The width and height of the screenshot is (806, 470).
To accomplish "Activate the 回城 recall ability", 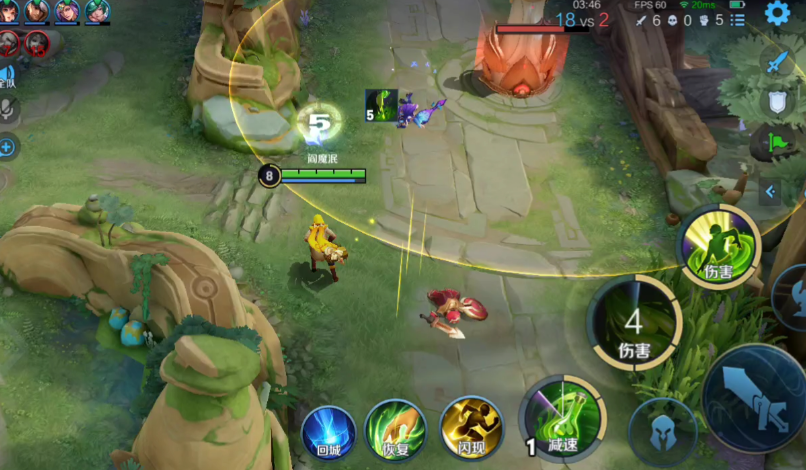I will pyautogui.click(x=328, y=432).
